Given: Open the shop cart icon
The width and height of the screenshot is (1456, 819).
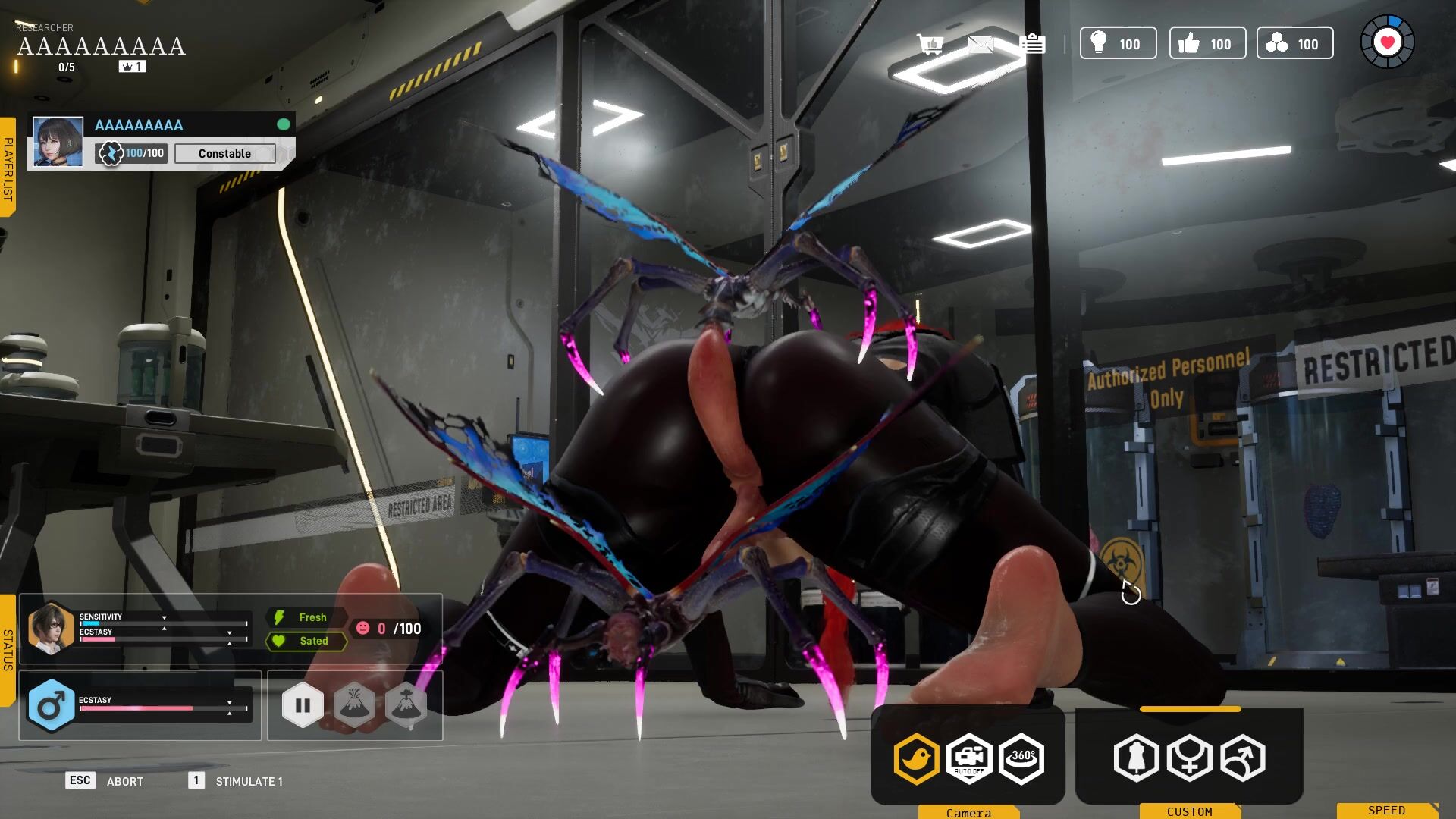Looking at the screenshot, I should pyautogui.click(x=929, y=44).
